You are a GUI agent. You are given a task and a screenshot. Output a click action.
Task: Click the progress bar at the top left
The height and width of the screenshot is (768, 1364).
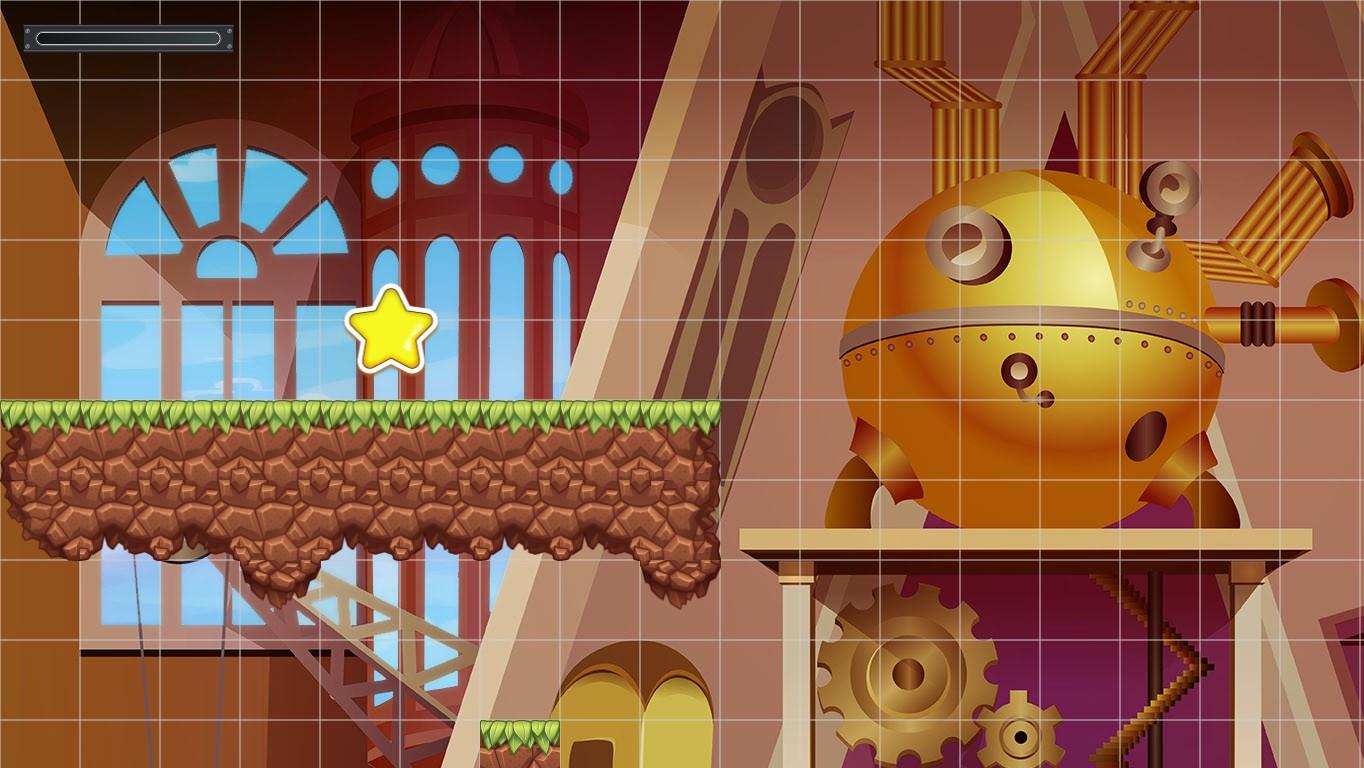pyautogui.click(x=127, y=38)
